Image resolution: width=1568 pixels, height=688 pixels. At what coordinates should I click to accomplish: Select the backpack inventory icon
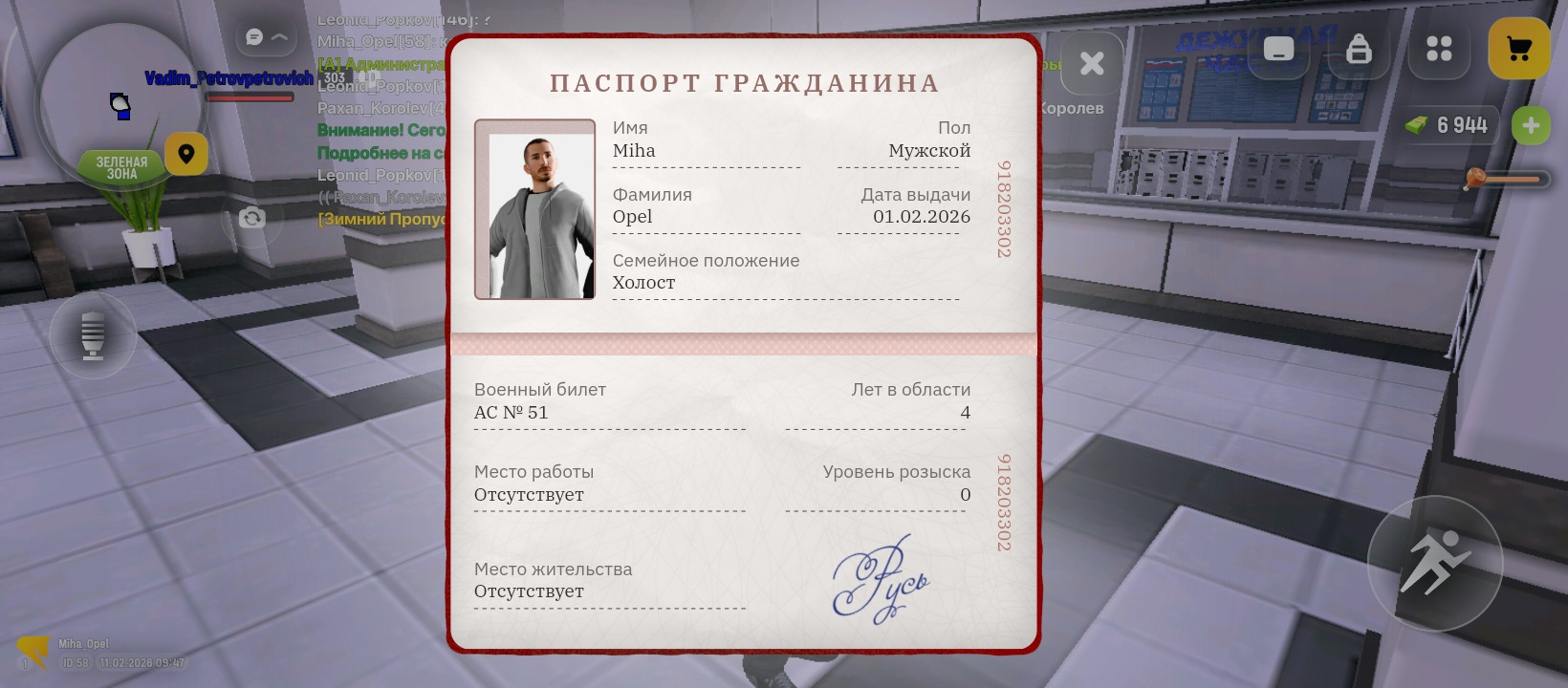[x=1360, y=50]
